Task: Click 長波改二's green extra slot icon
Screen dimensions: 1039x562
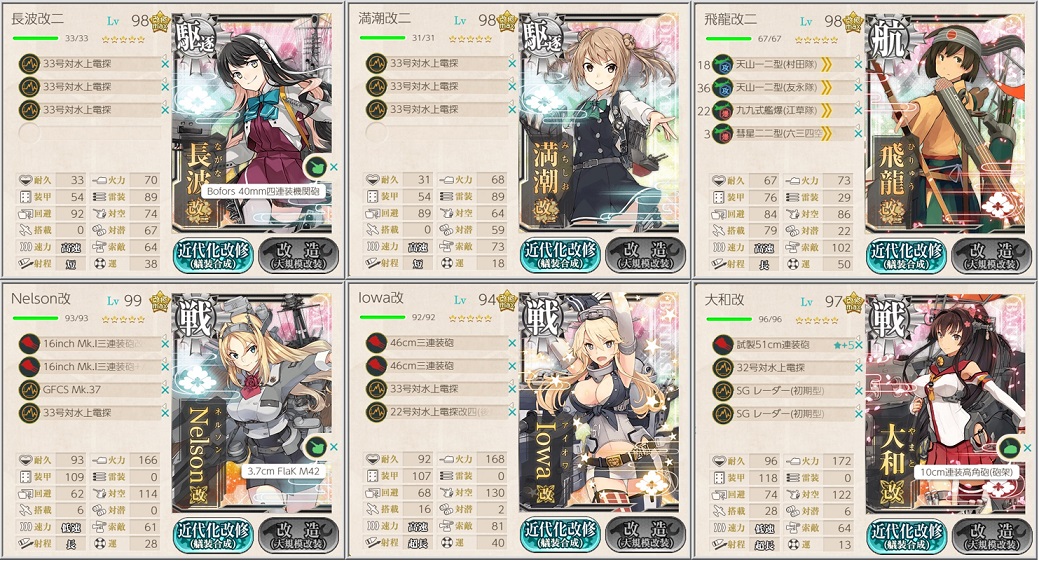Action: pos(316,167)
